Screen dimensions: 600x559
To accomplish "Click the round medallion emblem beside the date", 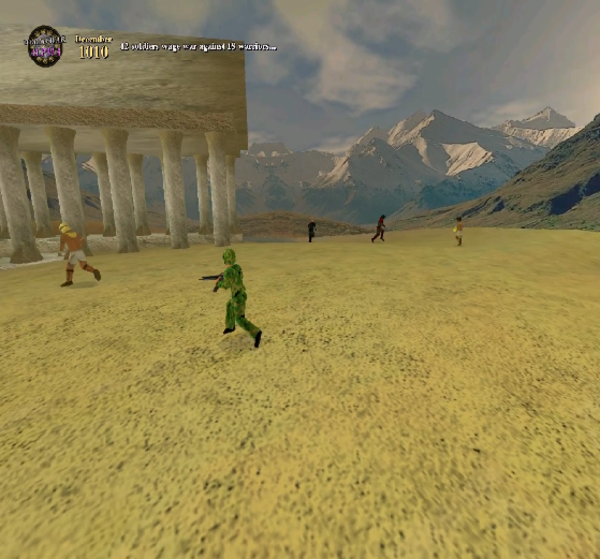I will [44, 46].
